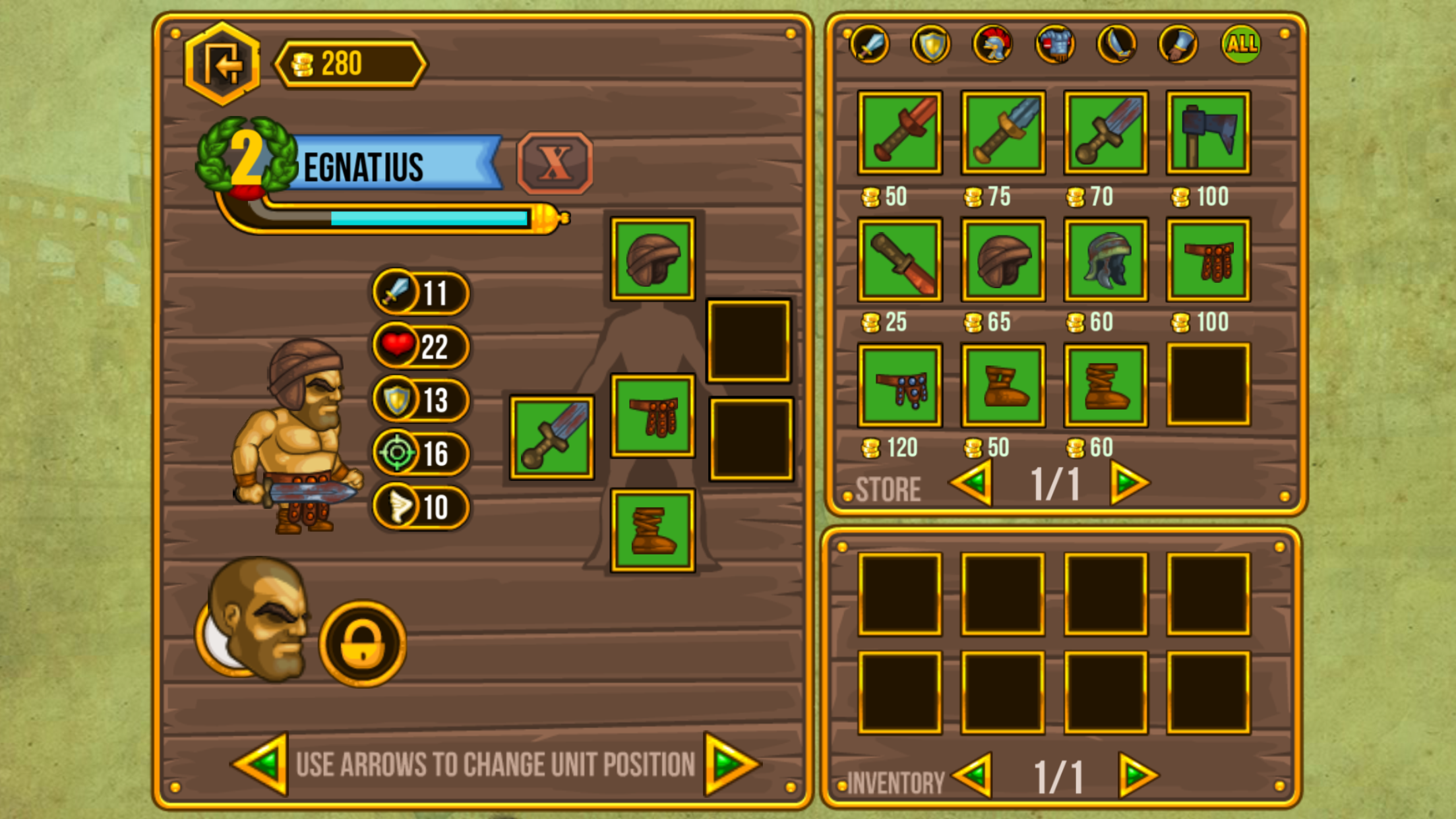1456x819 pixels.
Task: Click the back exit button
Action: click(x=222, y=65)
